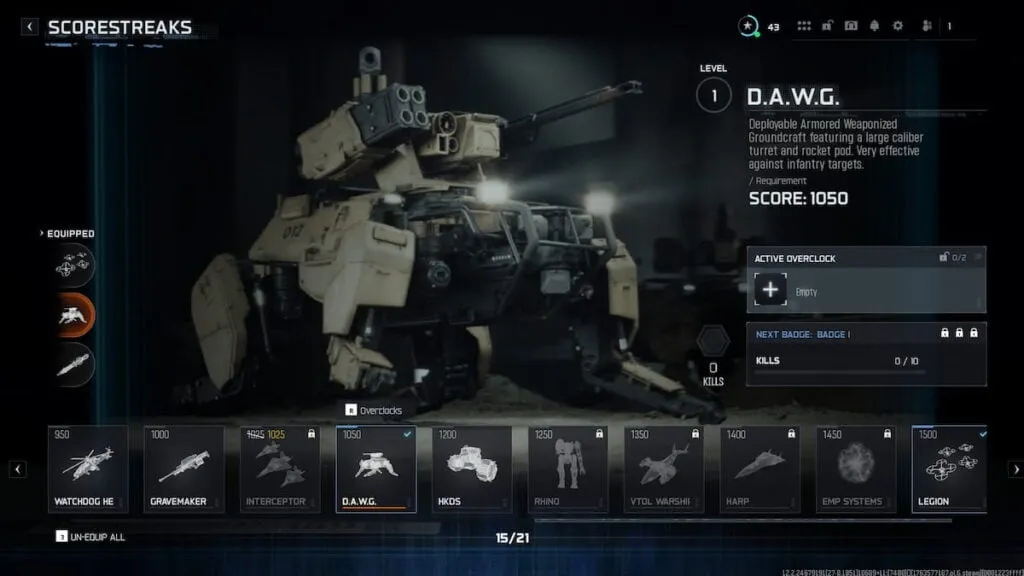
Task: Choose the EMP Systems scorestreak tile
Action: 856,468
